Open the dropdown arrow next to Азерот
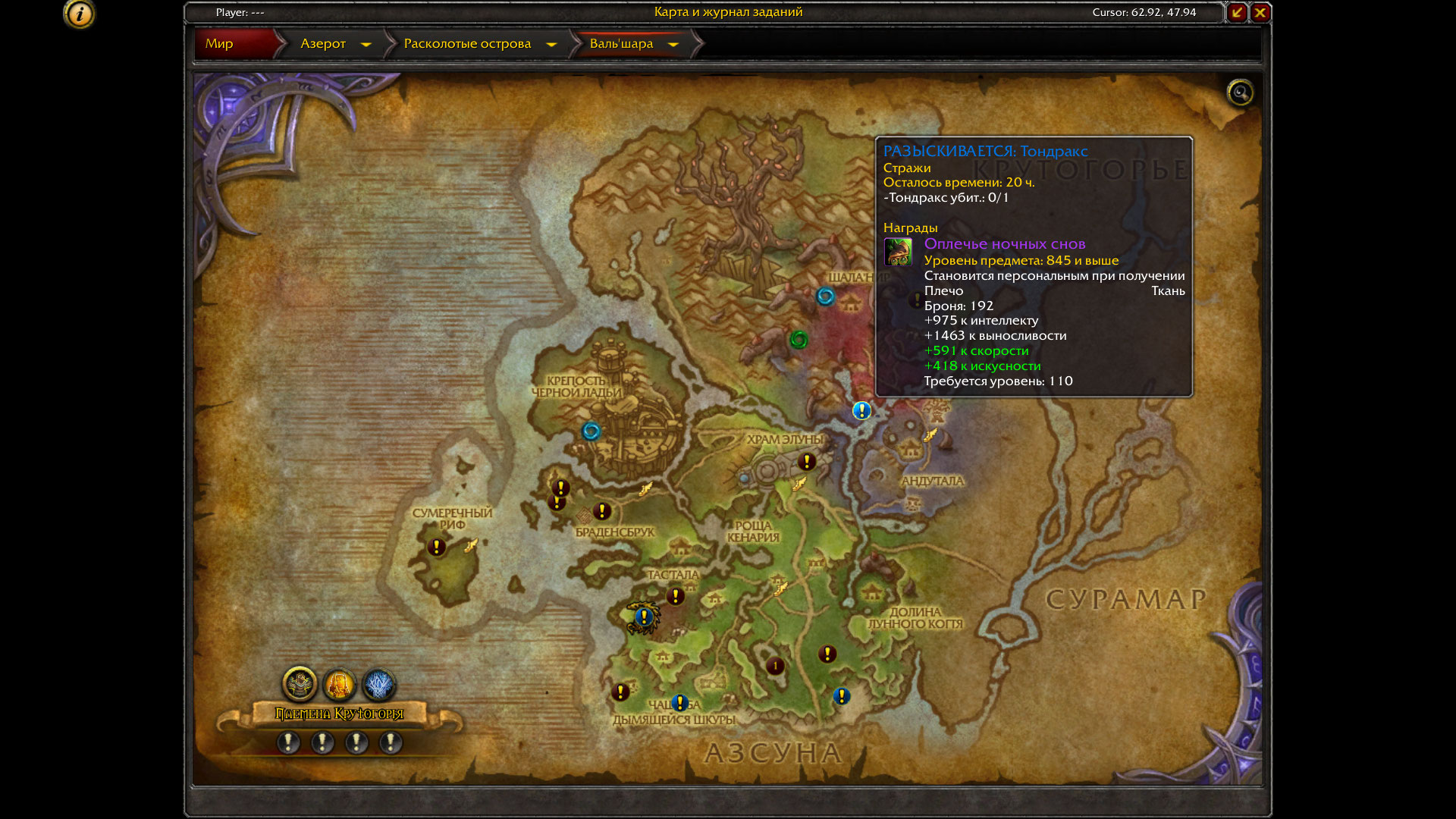This screenshot has height=819, width=1456. coord(366,45)
